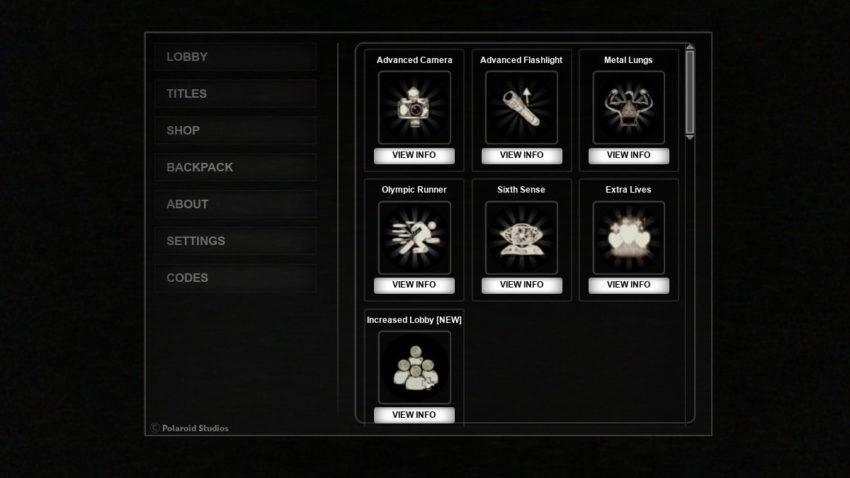The image size is (850, 478).
Task: Select the Sixth Sense eye icon
Action: [x=521, y=237]
